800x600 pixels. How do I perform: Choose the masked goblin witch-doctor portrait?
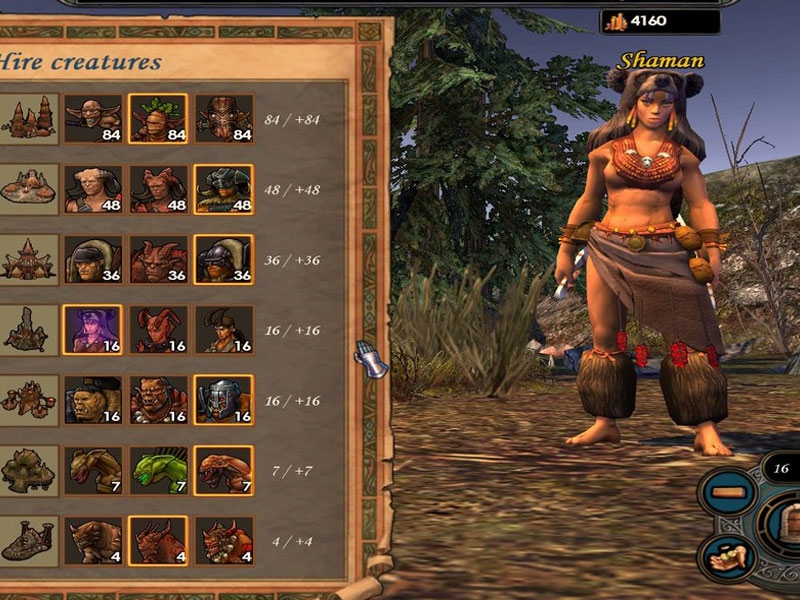[x=223, y=120]
